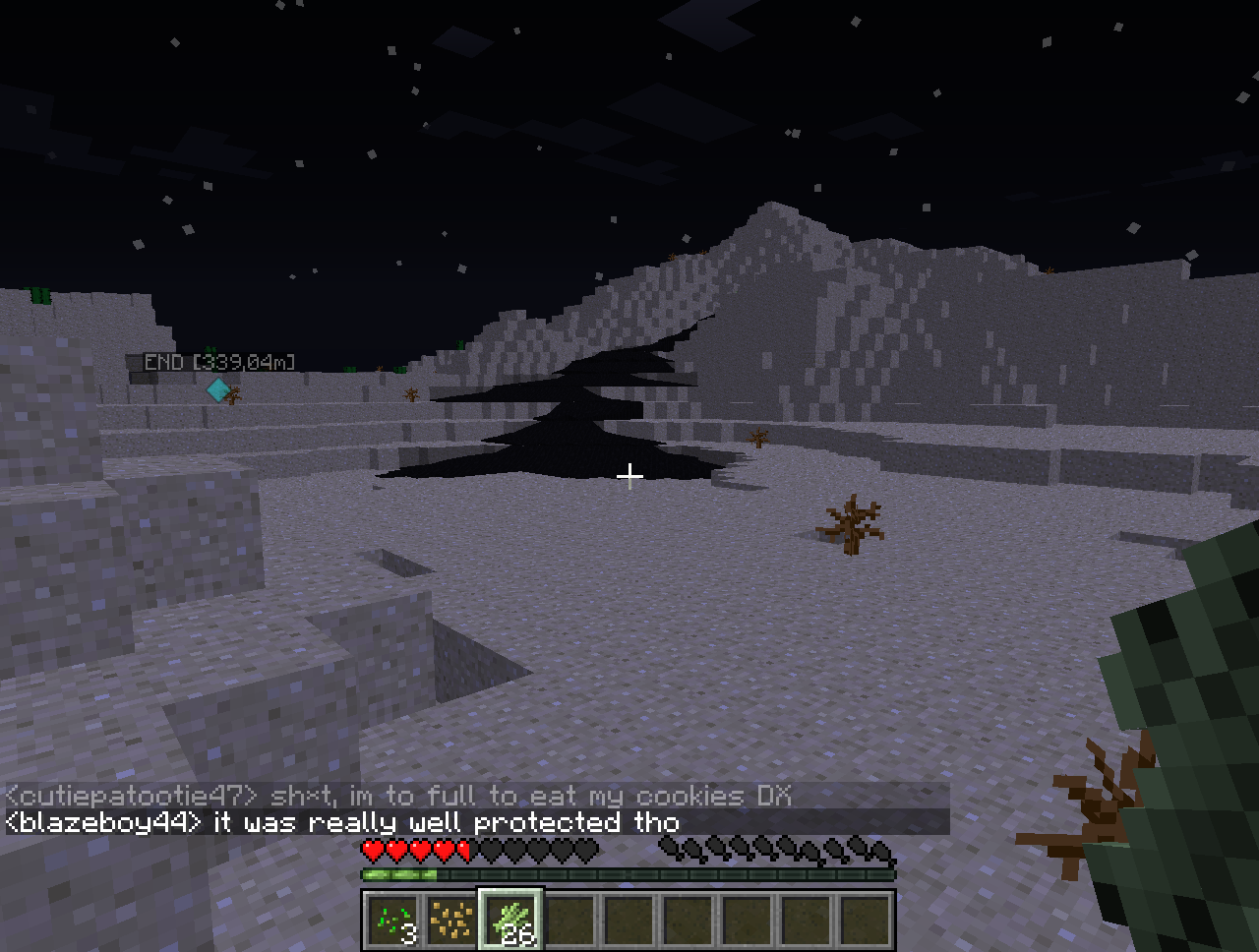Screen dimensions: 1259x952
Task: Click the cyan END waypoint diamond marker
Action: tap(217, 390)
